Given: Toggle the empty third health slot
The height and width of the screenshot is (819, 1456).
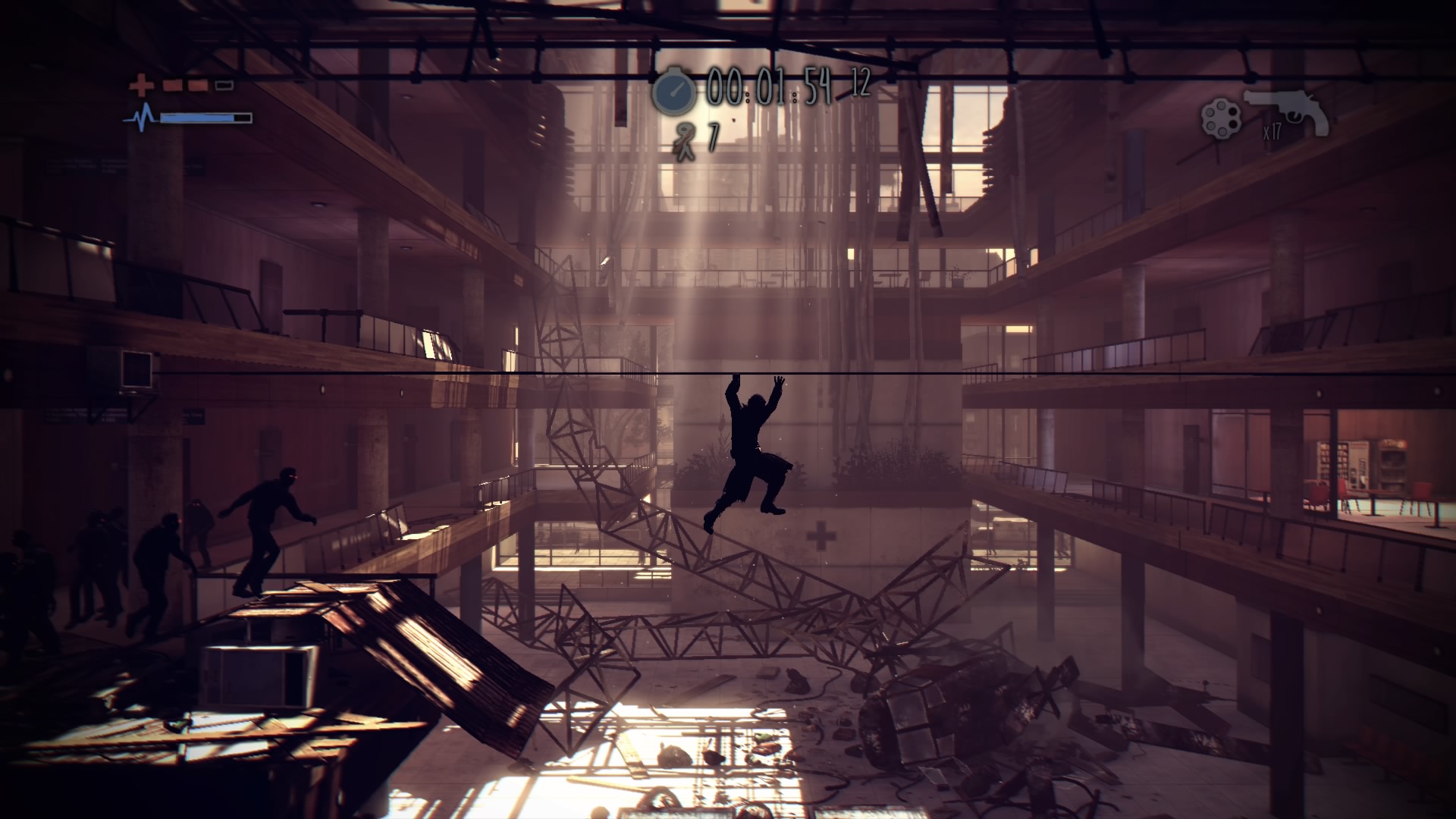Looking at the screenshot, I should click(x=224, y=86).
